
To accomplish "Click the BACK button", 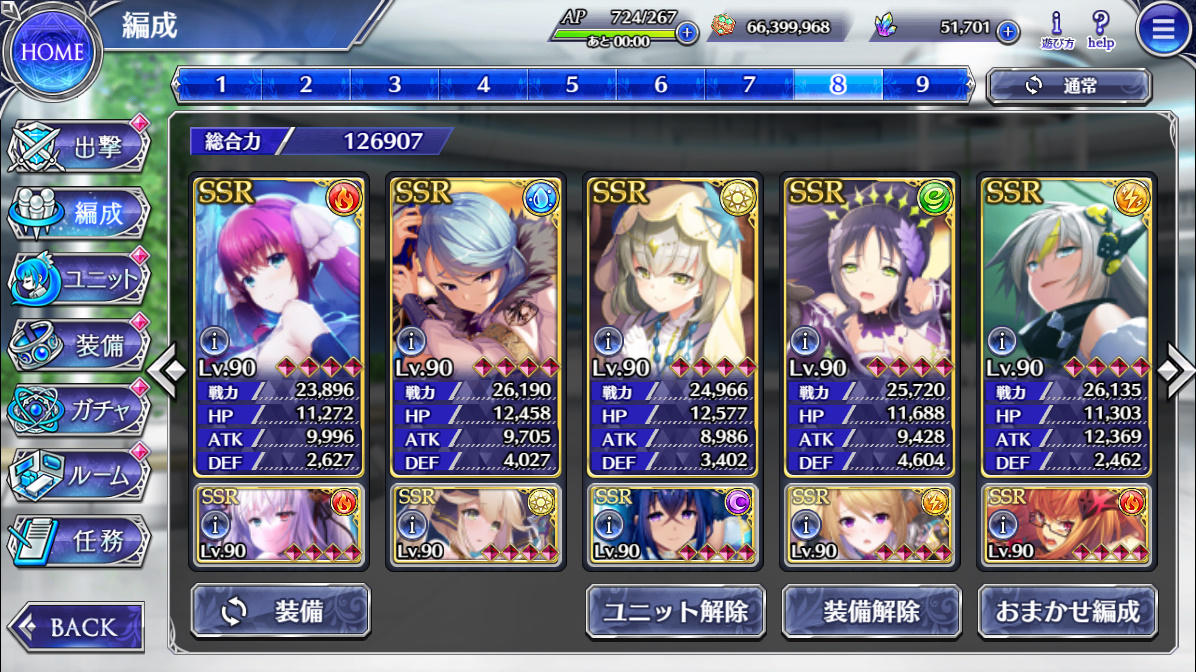I will pyautogui.click(x=76, y=627).
